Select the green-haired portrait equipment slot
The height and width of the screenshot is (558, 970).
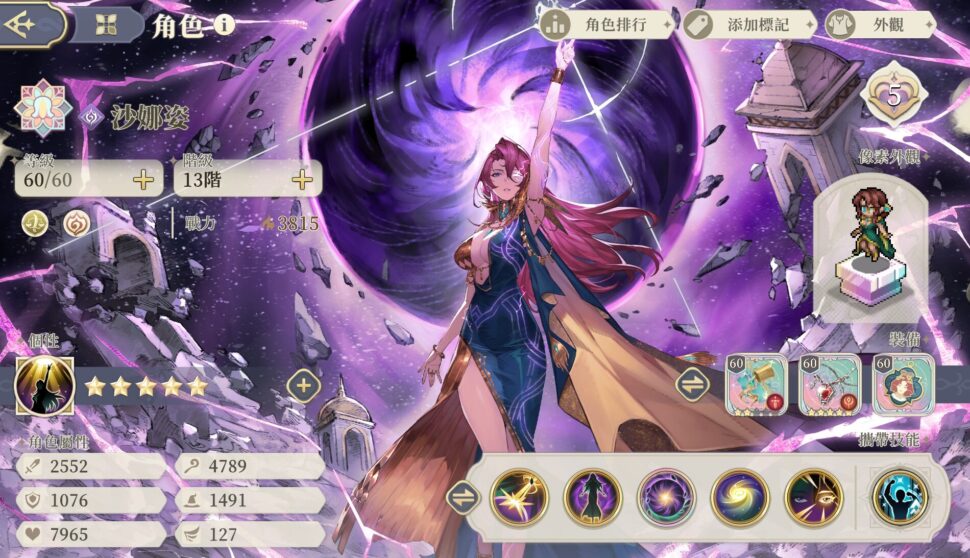tap(903, 385)
